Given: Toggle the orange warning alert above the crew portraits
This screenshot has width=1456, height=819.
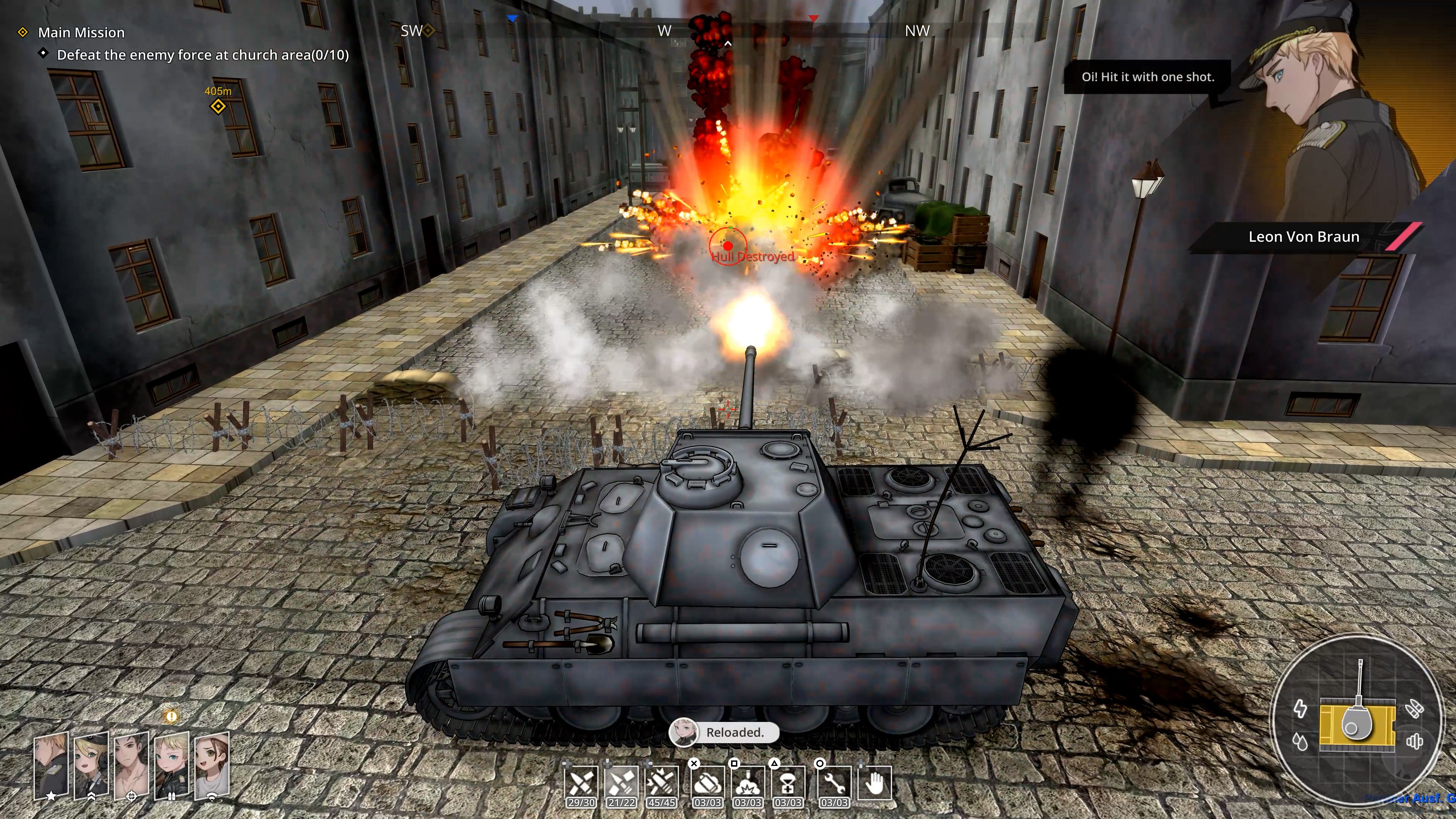Looking at the screenshot, I should pos(172,717).
